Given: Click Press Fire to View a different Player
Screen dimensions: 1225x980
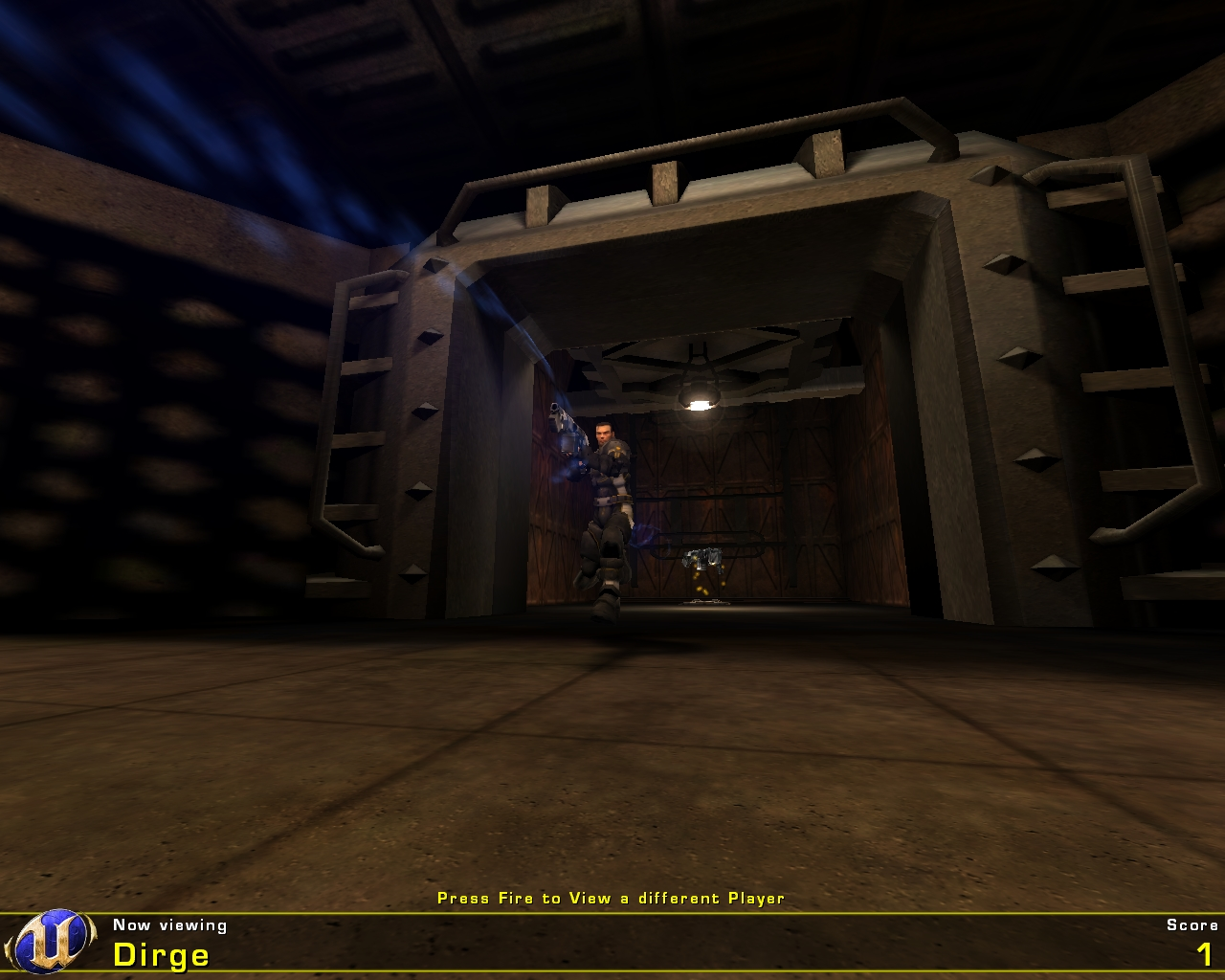Looking at the screenshot, I should point(611,899).
